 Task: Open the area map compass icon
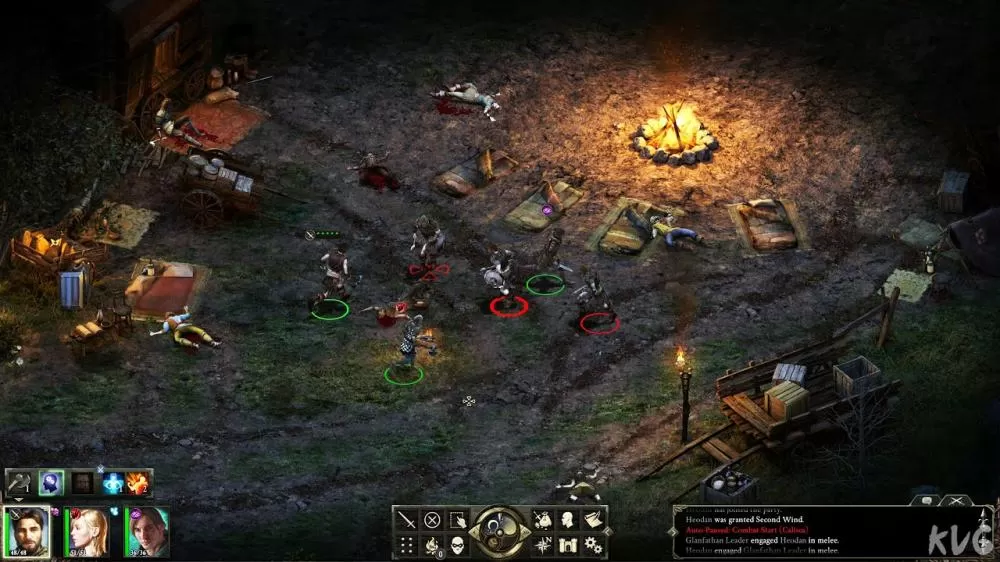(543, 545)
